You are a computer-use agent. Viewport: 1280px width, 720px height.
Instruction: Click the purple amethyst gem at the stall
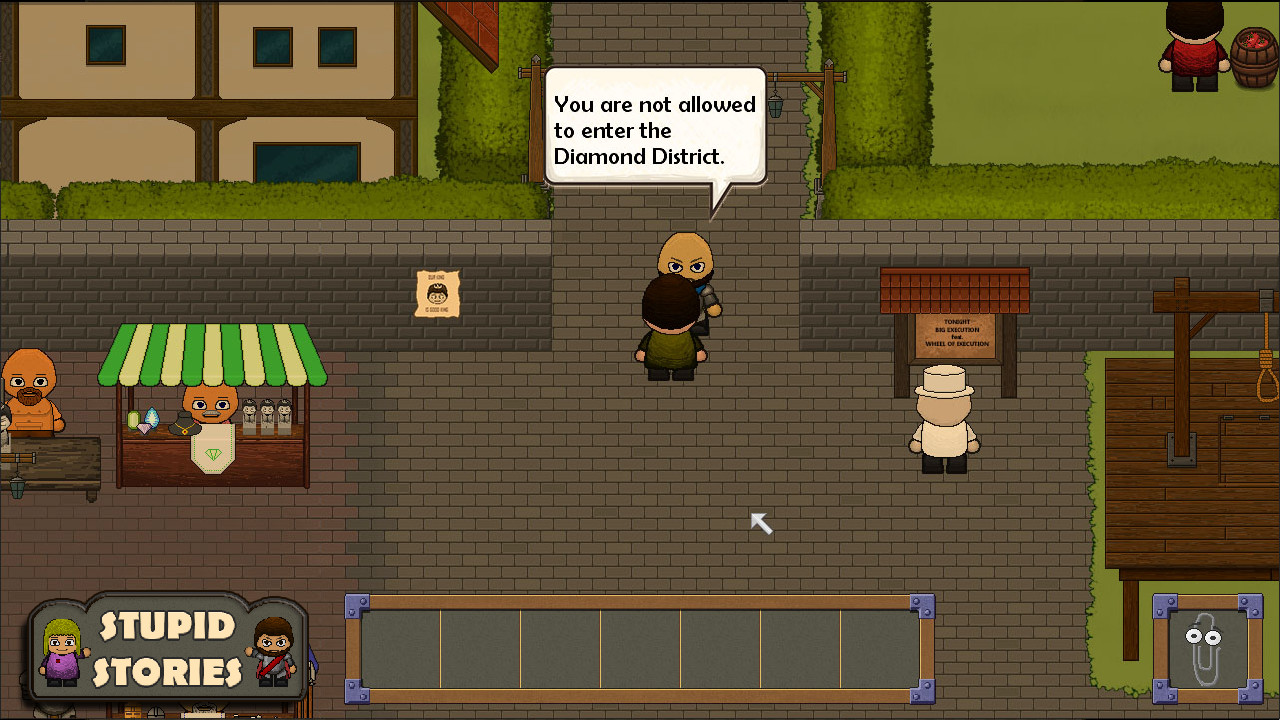click(144, 428)
